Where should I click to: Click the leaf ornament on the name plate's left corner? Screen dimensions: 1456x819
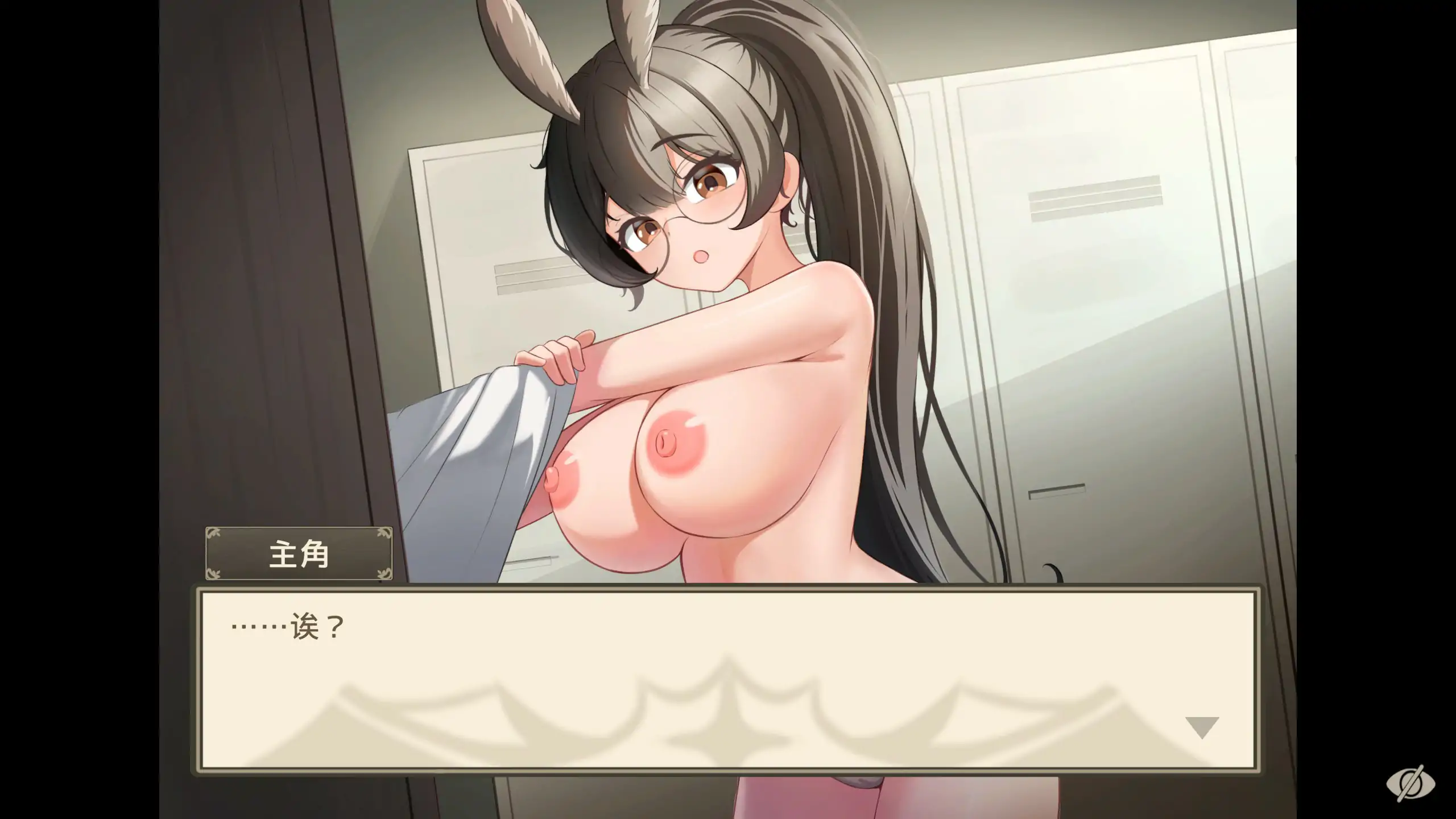tap(214, 535)
